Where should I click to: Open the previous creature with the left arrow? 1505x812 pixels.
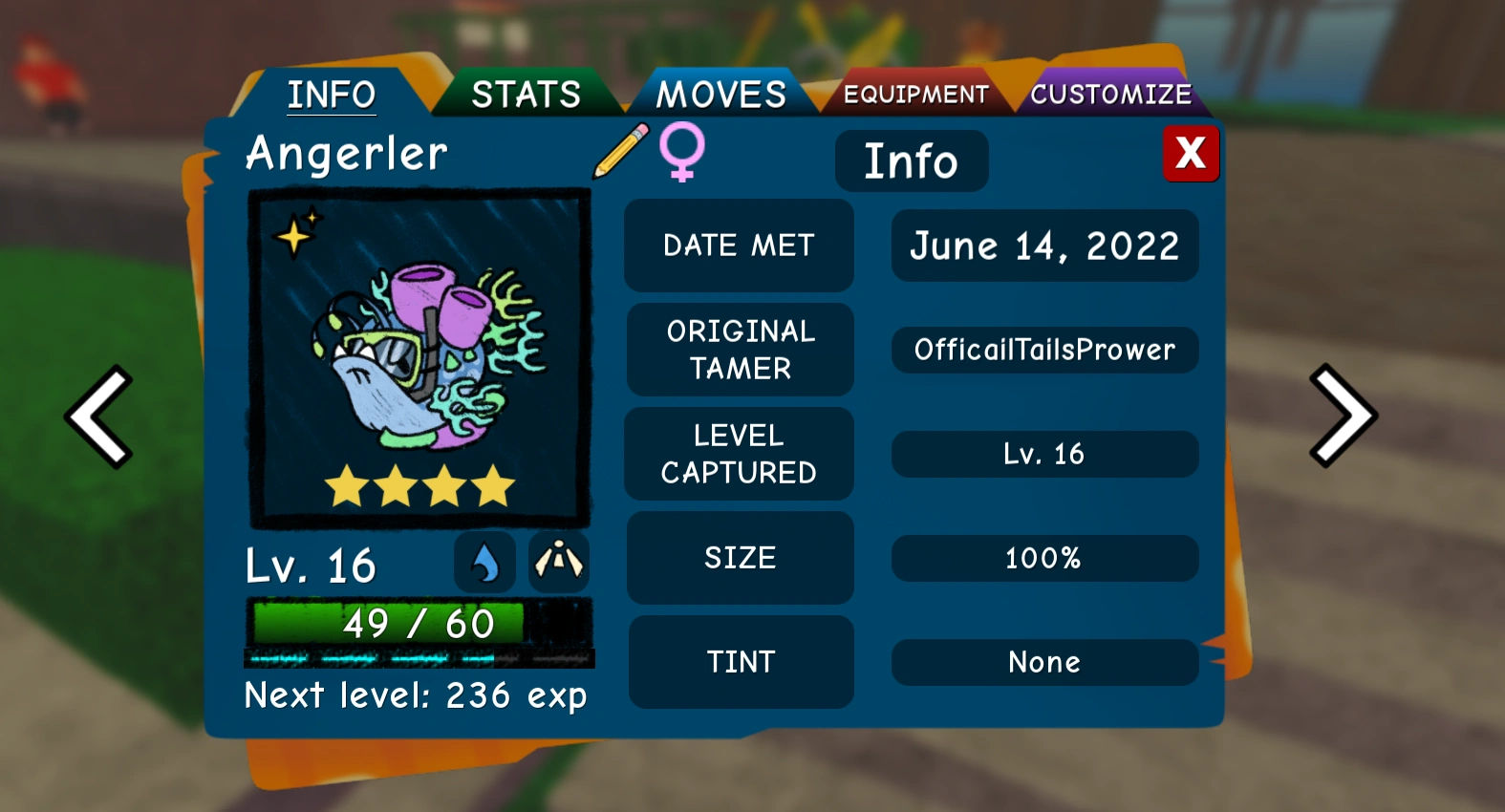pyautogui.click(x=98, y=416)
